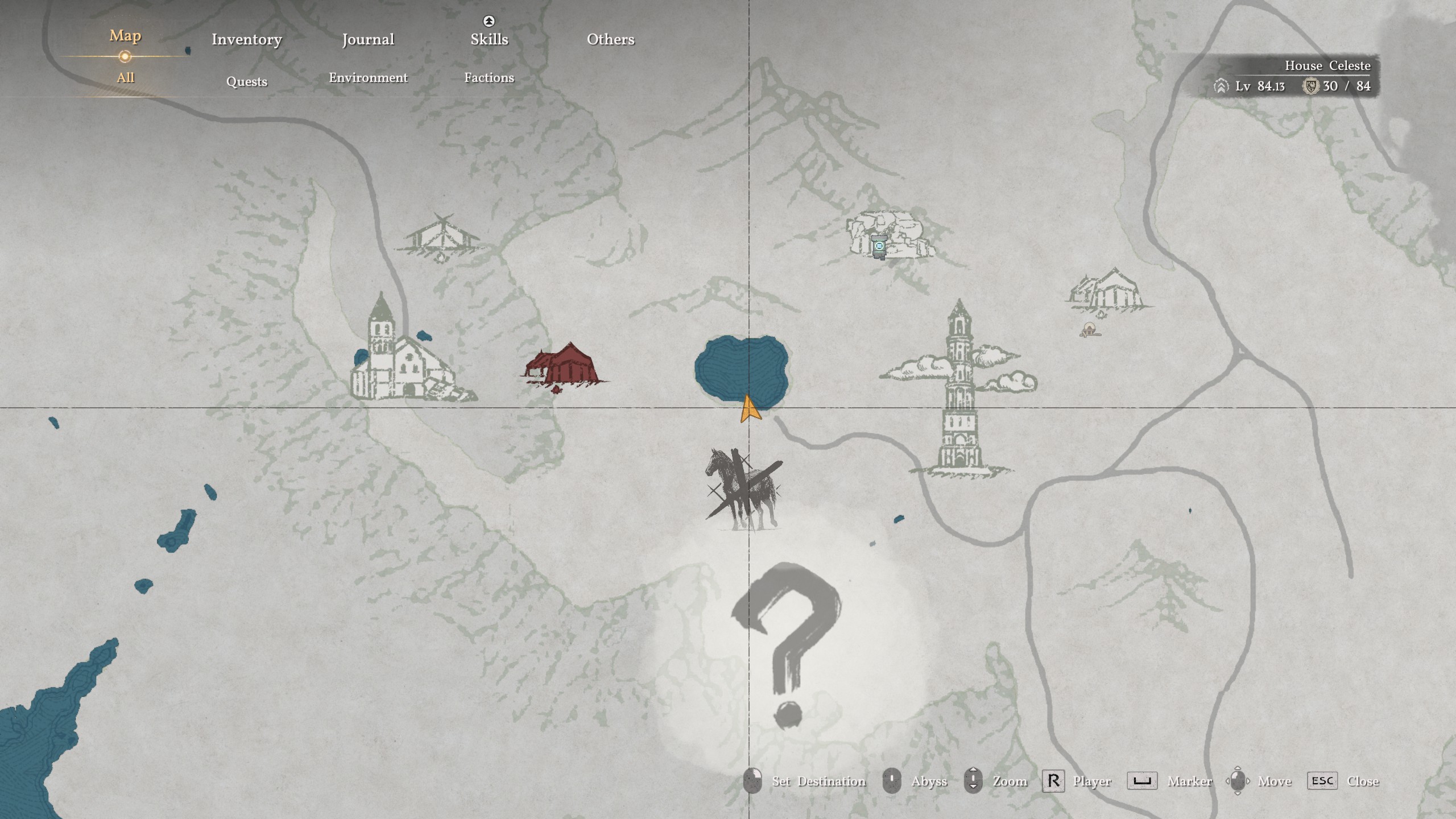Expand the Skills menu via its arrow
This screenshot has width=1456, height=819.
(488, 21)
